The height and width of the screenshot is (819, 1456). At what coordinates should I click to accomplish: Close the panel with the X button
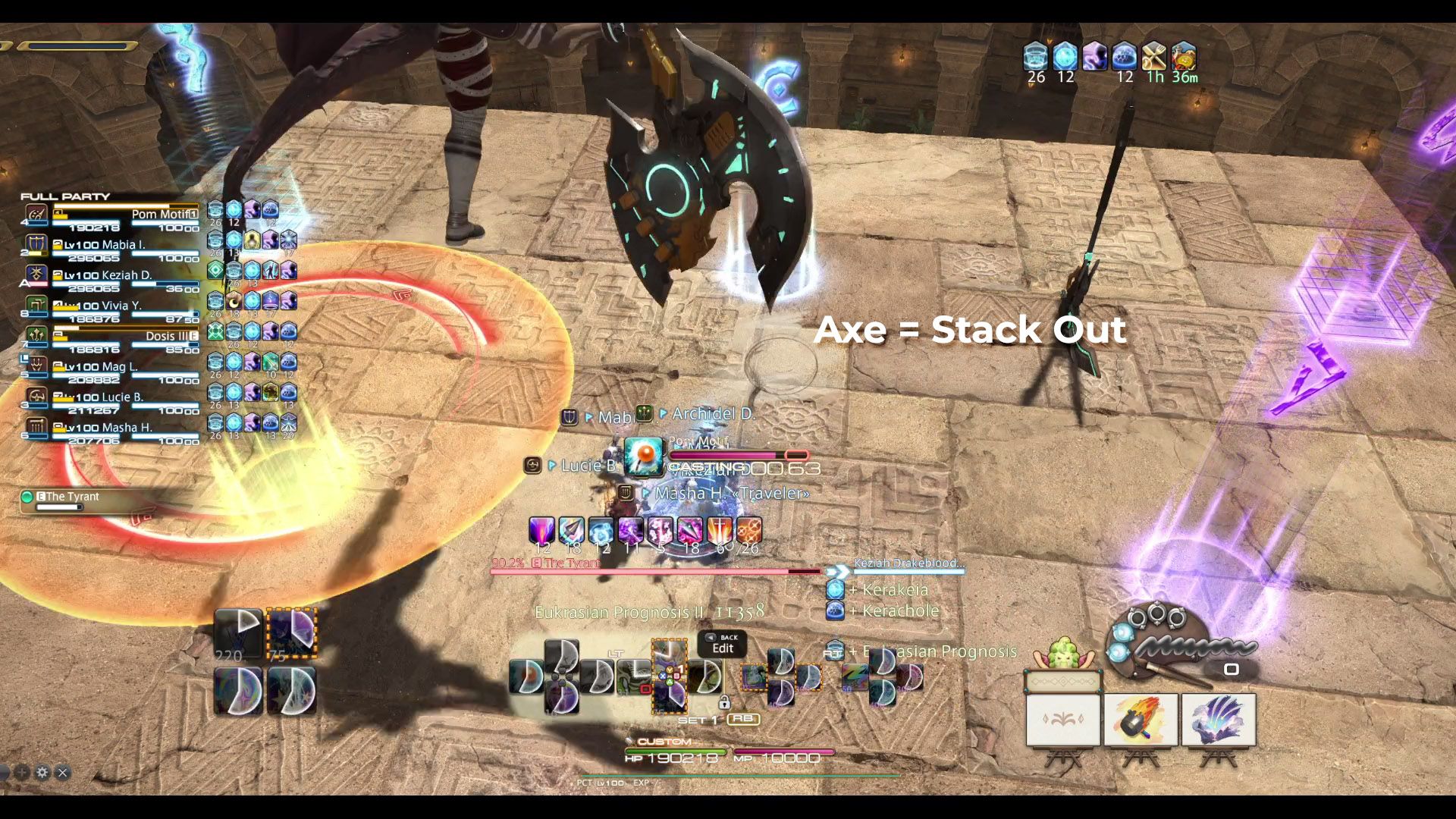(63, 773)
